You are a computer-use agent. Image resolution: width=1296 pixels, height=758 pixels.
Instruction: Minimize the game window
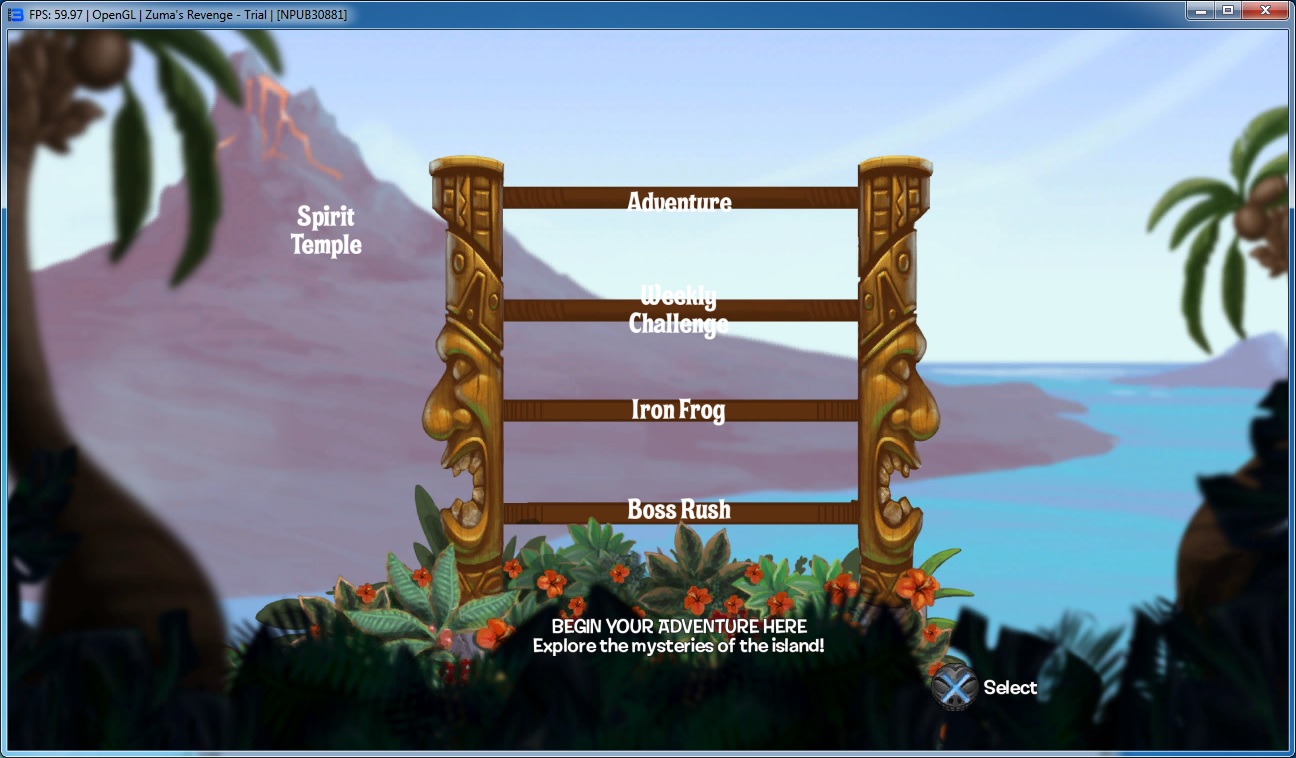[x=1199, y=11]
